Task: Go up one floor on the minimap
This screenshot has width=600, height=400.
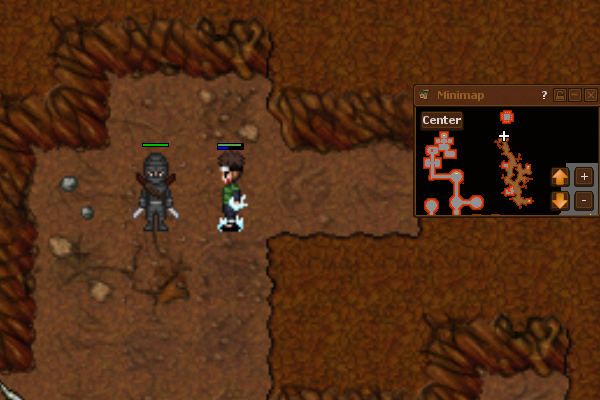Action: pos(560,177)
